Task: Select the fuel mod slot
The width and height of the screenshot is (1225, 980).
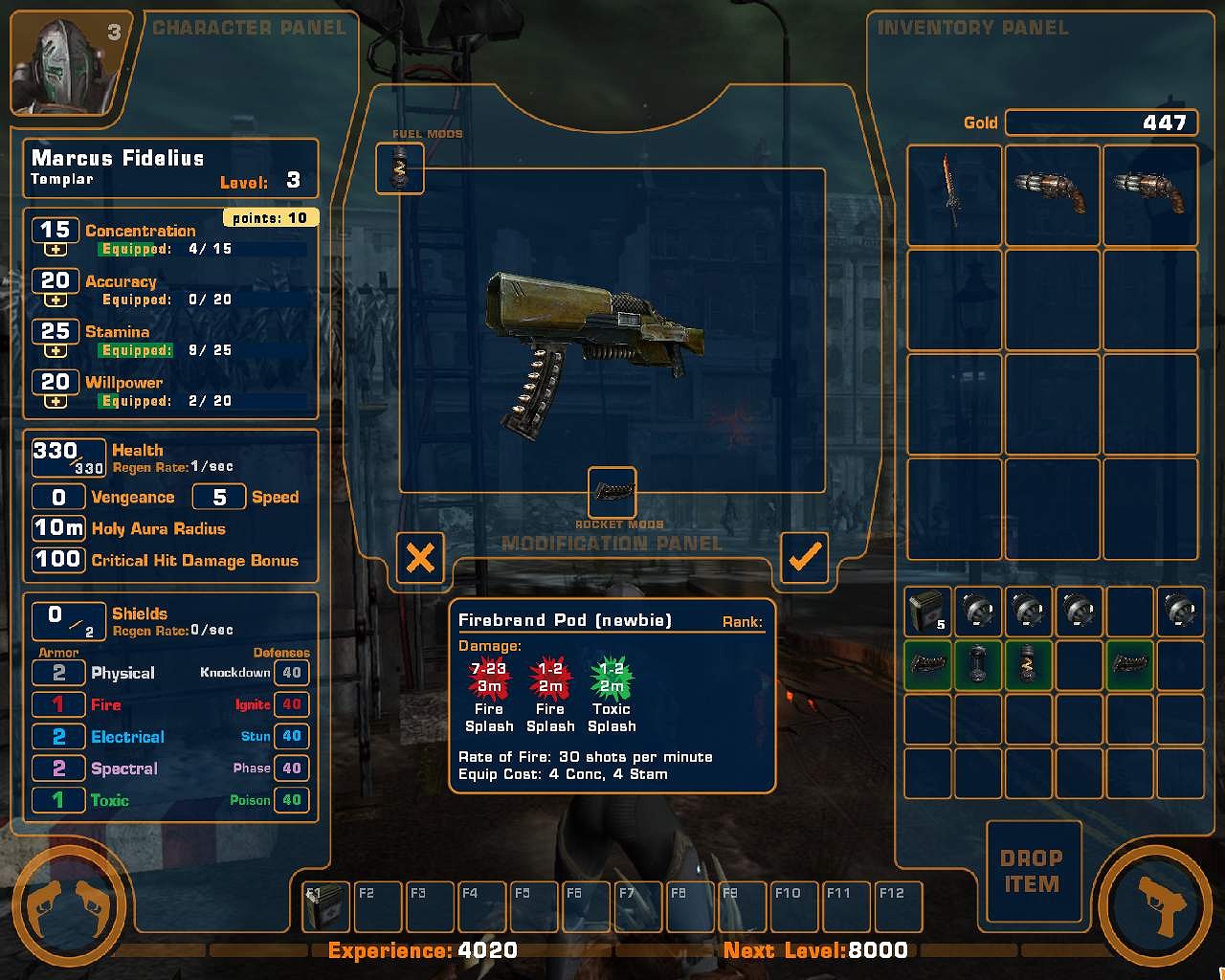Action: [400, 168]
